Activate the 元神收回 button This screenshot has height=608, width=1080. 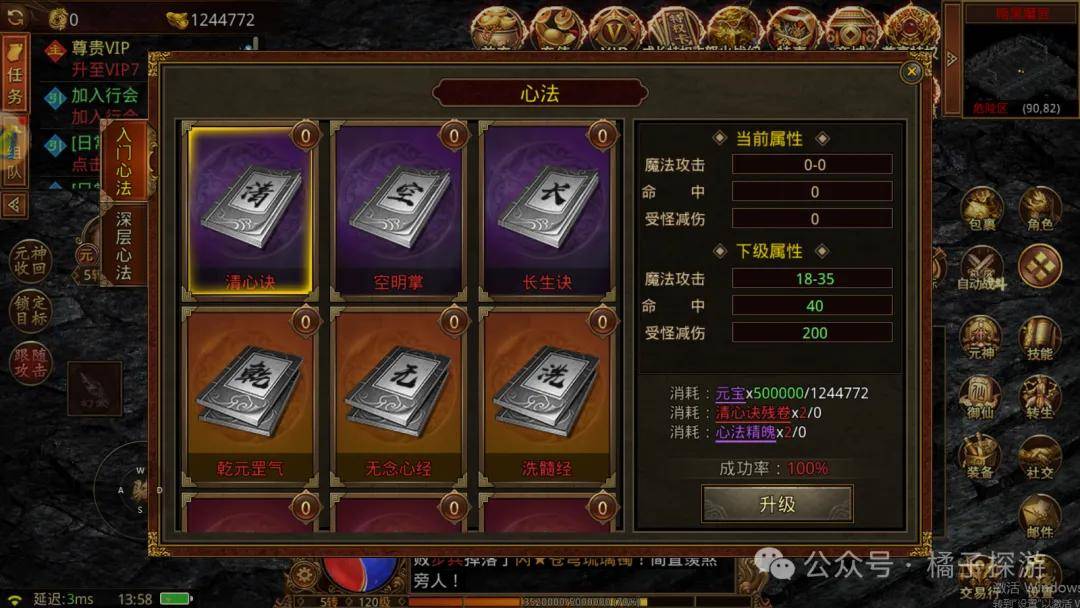click(32, 261)
